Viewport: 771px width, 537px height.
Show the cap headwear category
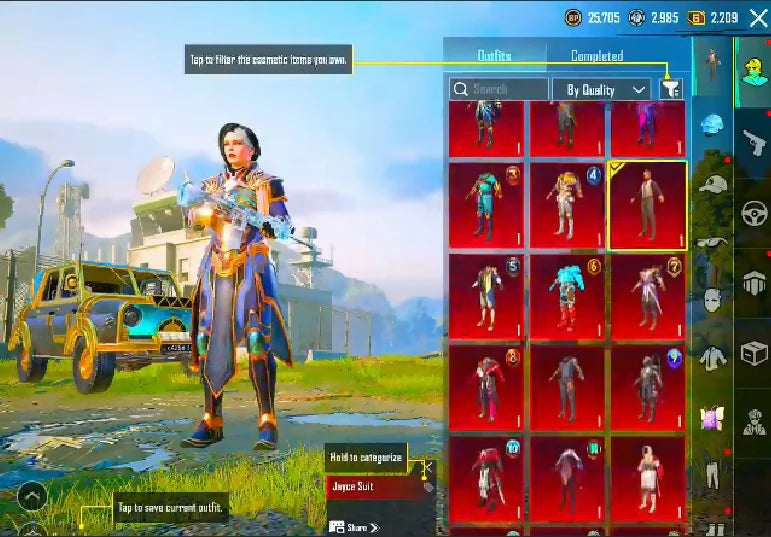click(x=710, y=184)
